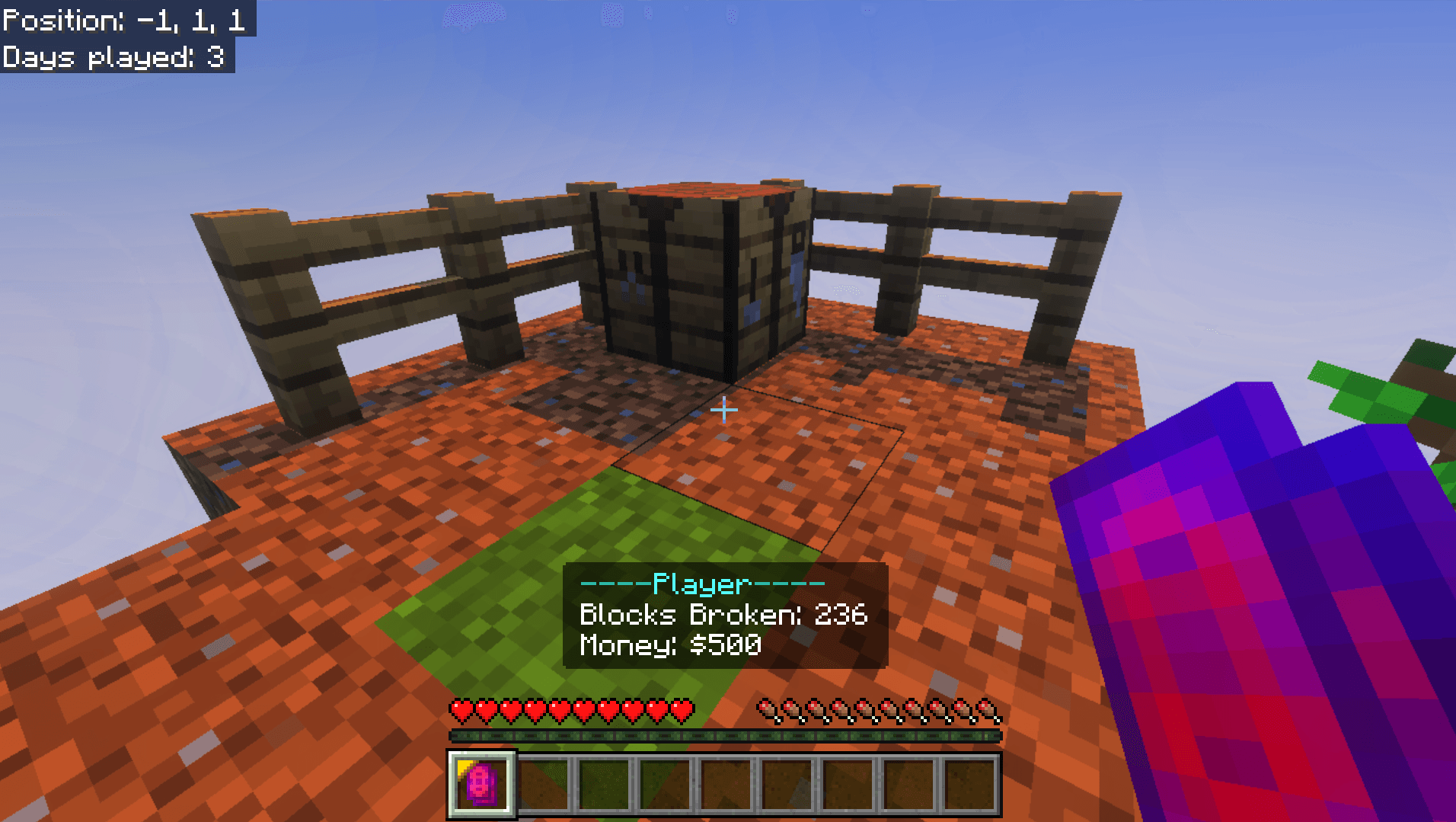The width and height of the screenshot is (1456, 822).
Task: Select the empty second hotbar slot
Action: click(544, 785)
